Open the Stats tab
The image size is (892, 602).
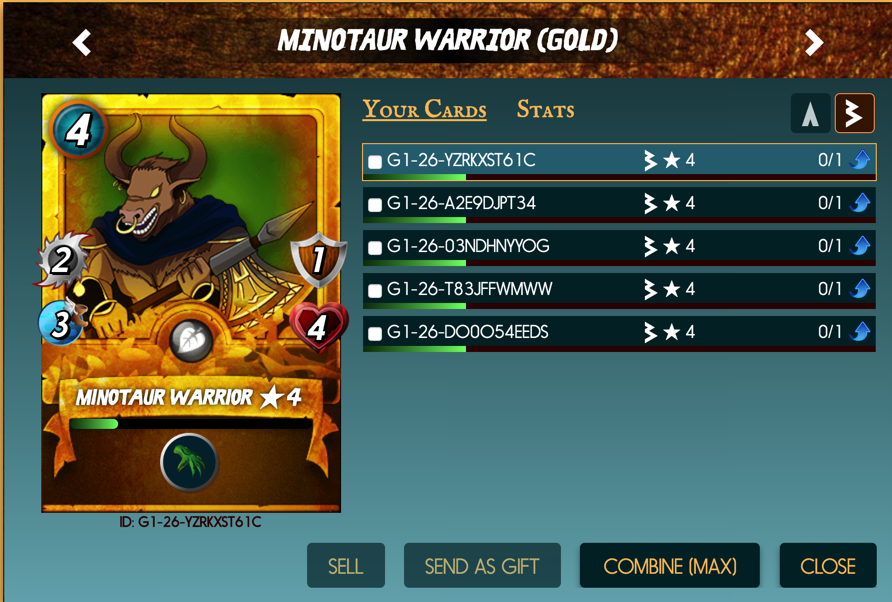coord(545,110)
